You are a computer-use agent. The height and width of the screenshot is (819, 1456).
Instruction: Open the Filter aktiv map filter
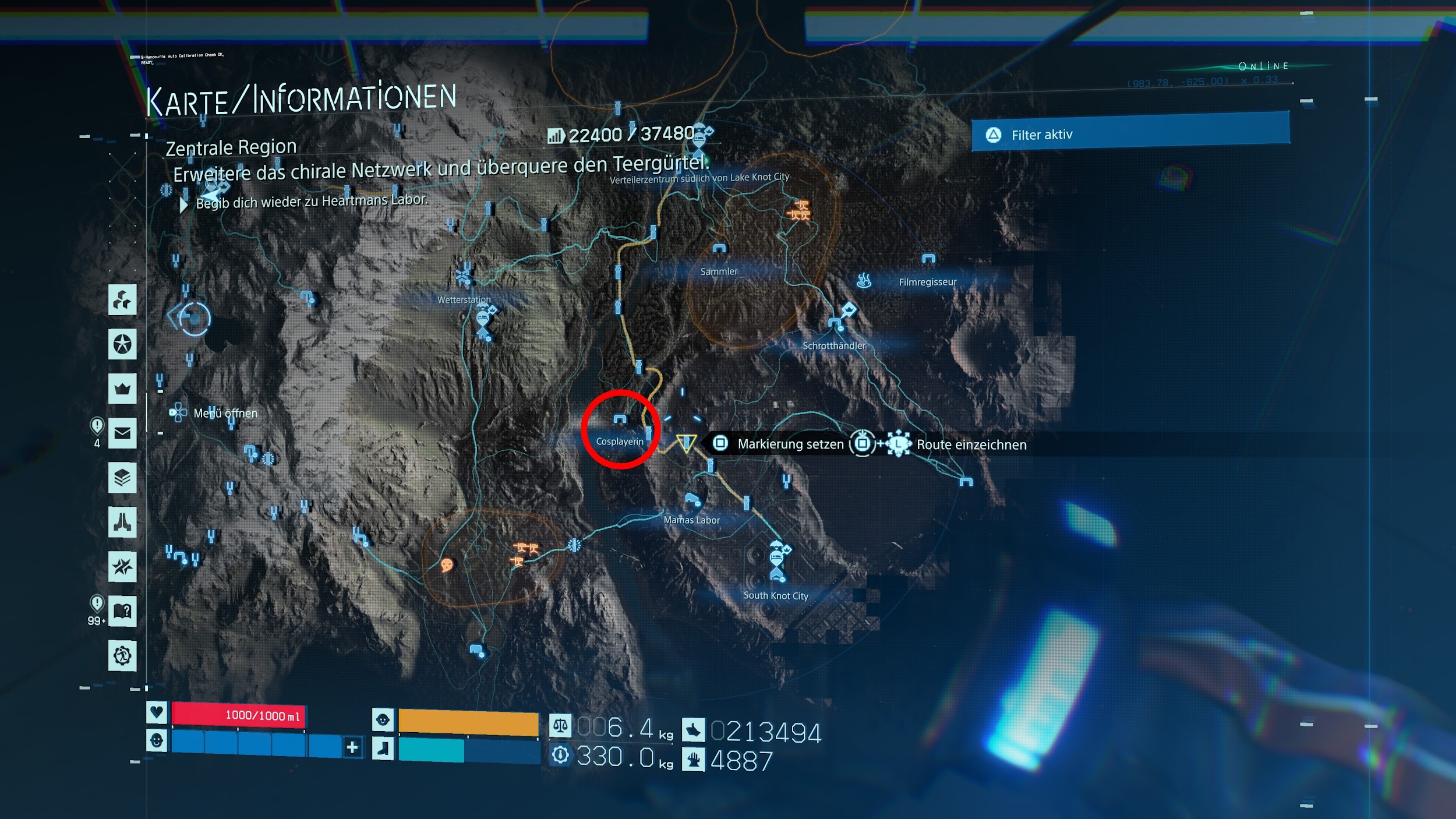pos(1130,135)
